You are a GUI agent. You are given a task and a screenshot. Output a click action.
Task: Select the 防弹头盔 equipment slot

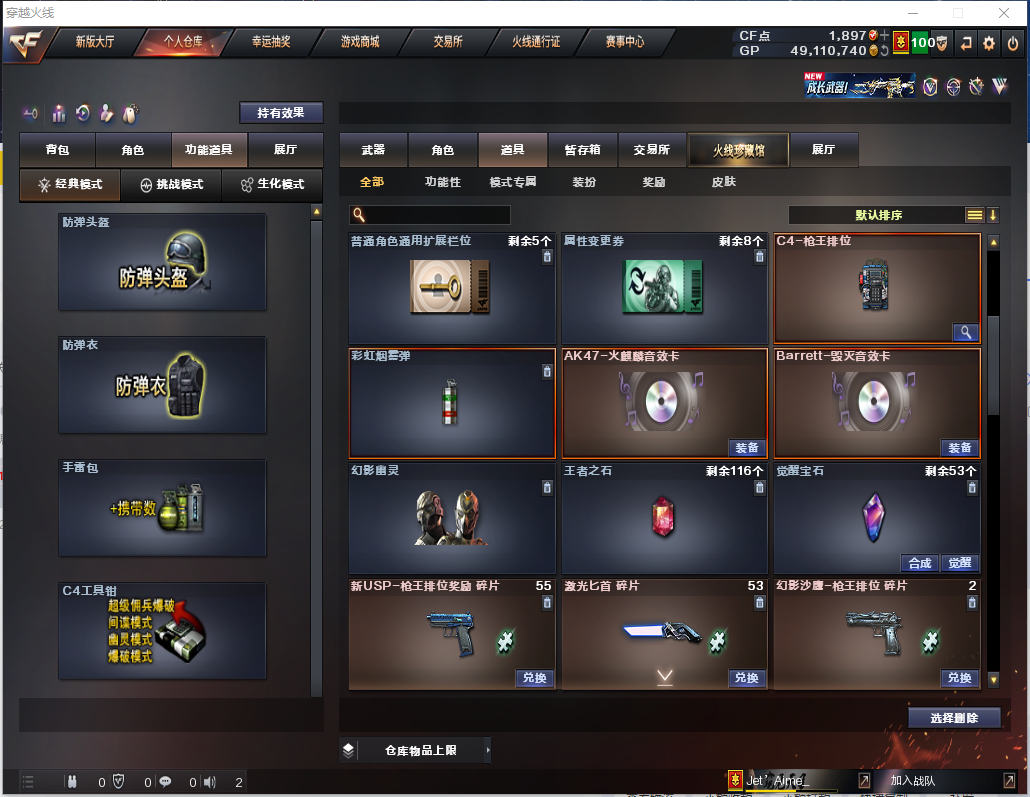(162, 262)
